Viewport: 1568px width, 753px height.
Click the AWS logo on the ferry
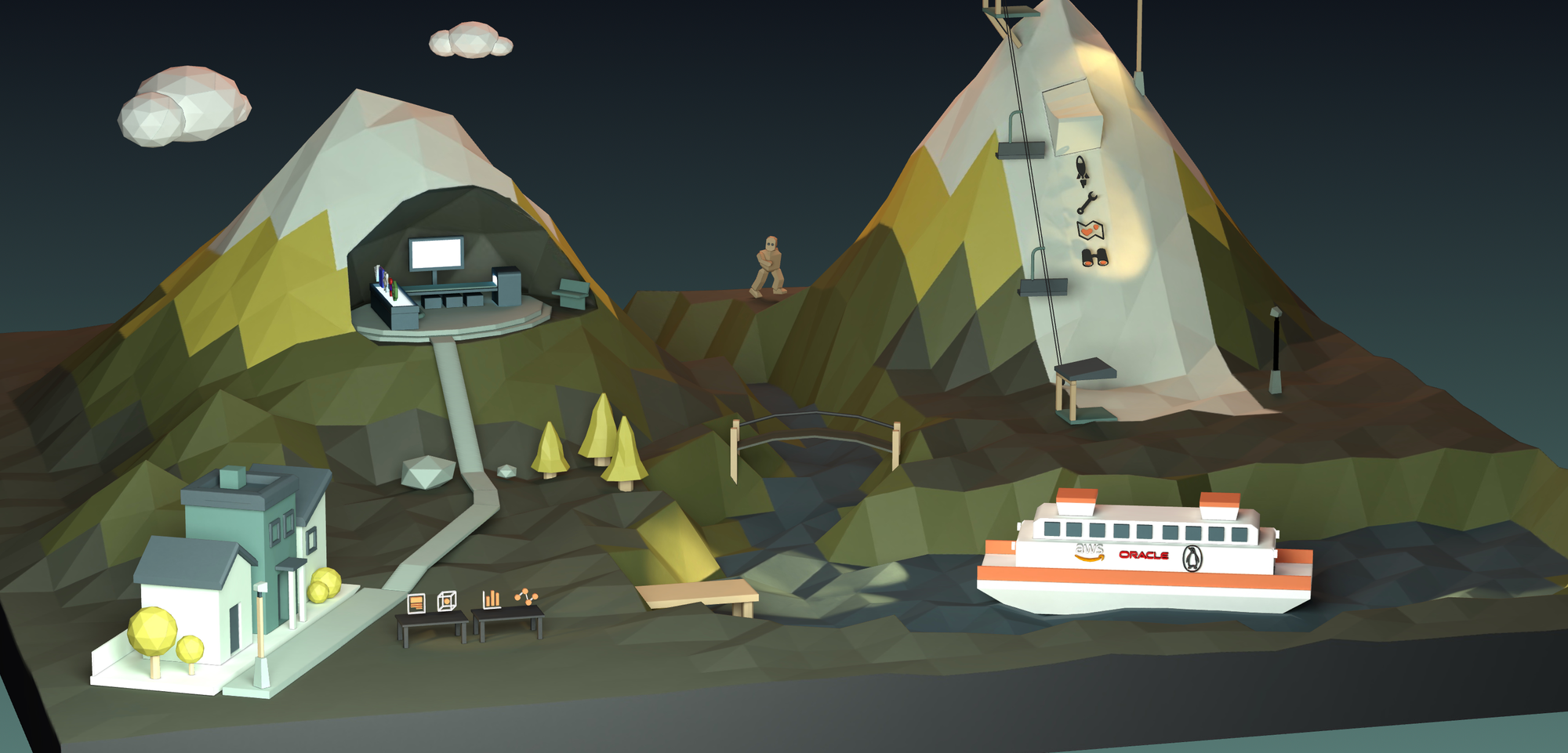tap(1090, 552)
